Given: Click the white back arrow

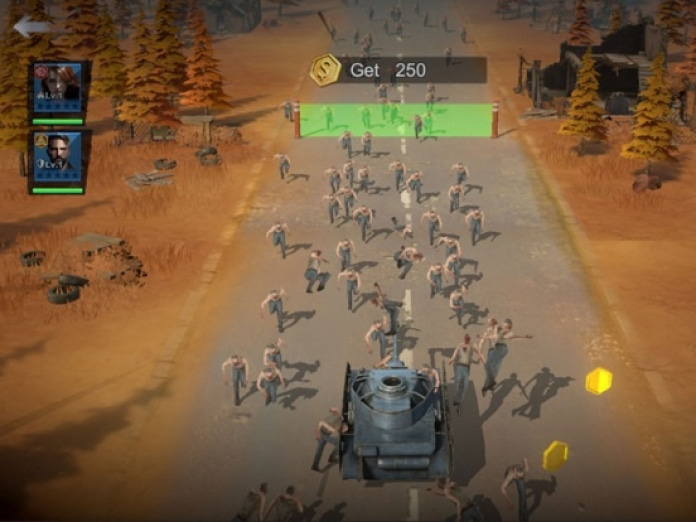Looking at the screenshot, I should tap(30, 27).
